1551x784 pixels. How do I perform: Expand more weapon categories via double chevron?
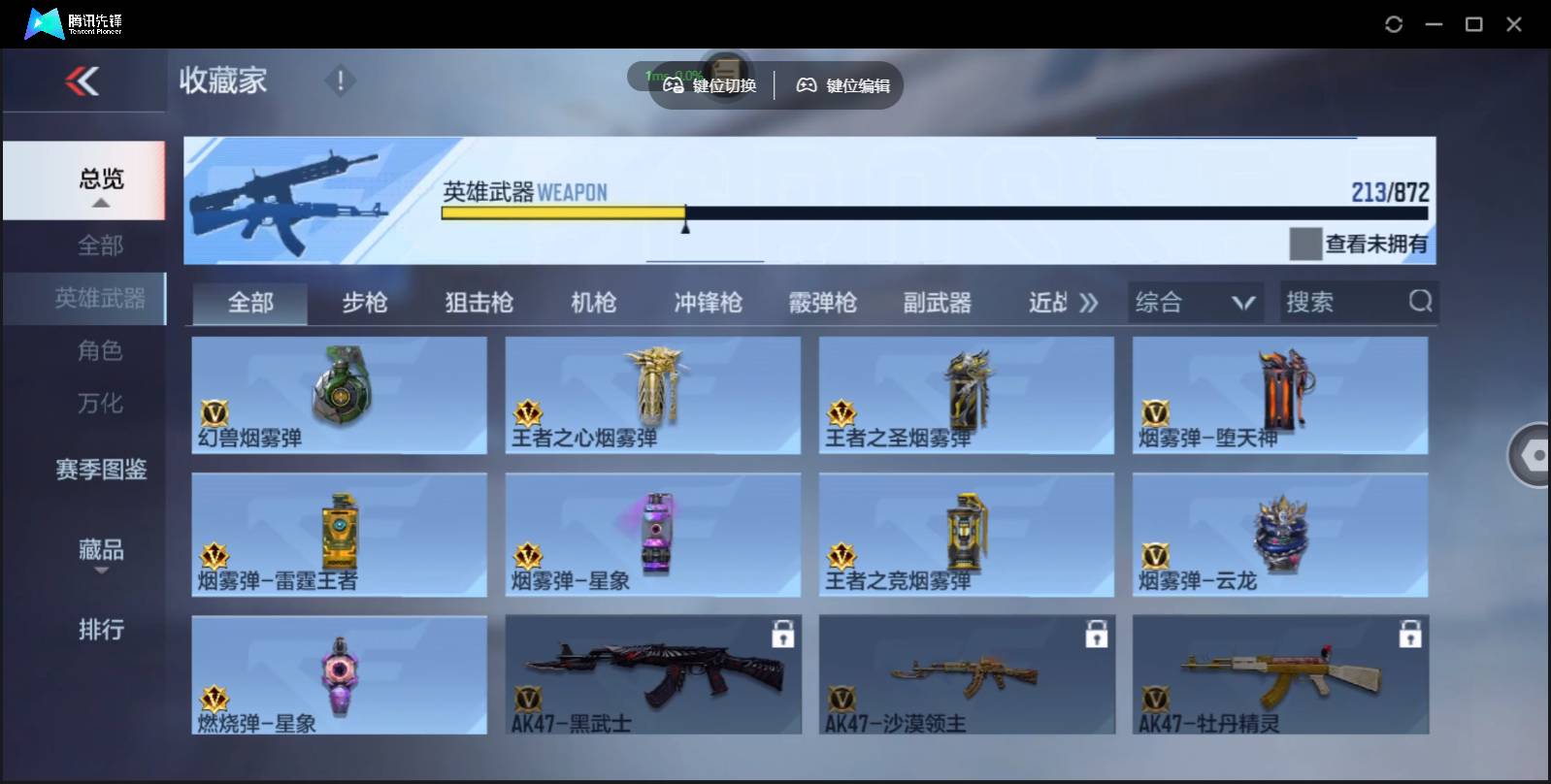click(1089, 302)
